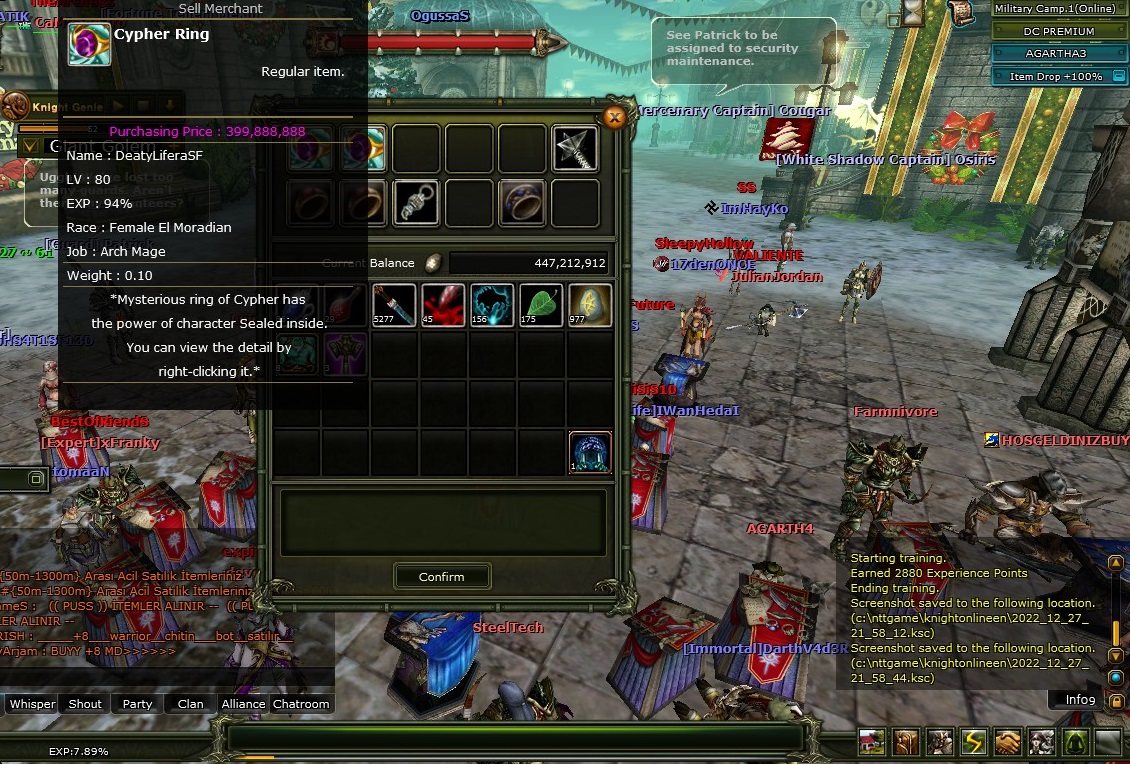Pick the silver chain pendant slot
The height and width of the screenshot is (764, 1130).
416,203
